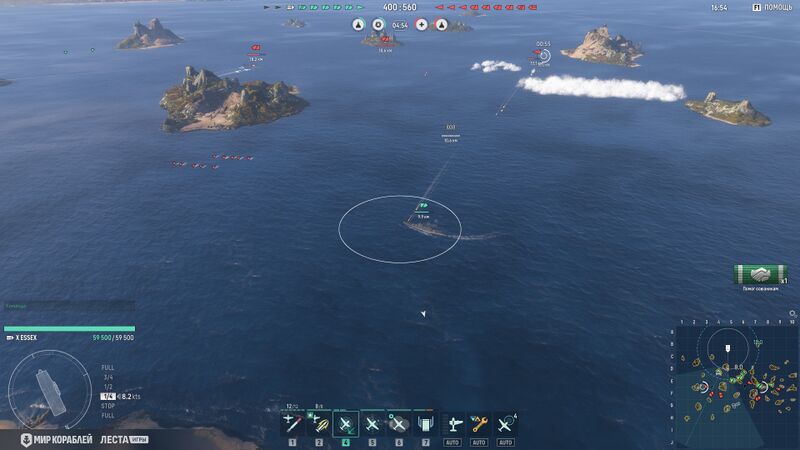Click the X Essex ship name label
This screenshot has width=800, height=450.
click(27, 338)
